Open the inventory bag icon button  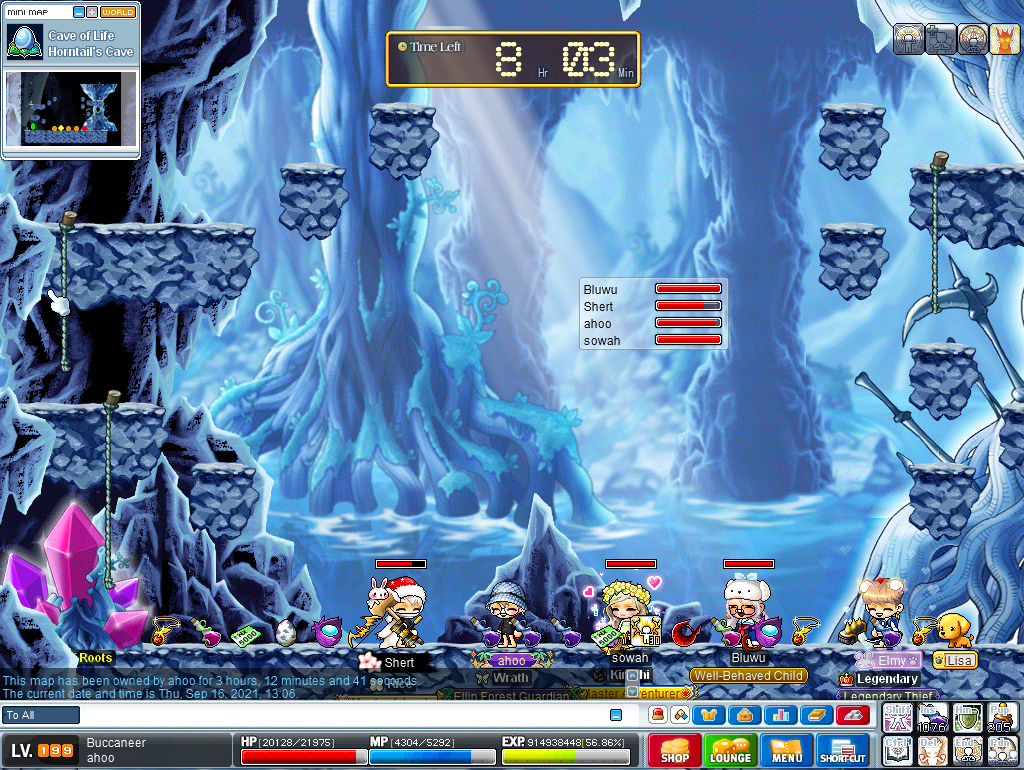click(x=745, y=715)
